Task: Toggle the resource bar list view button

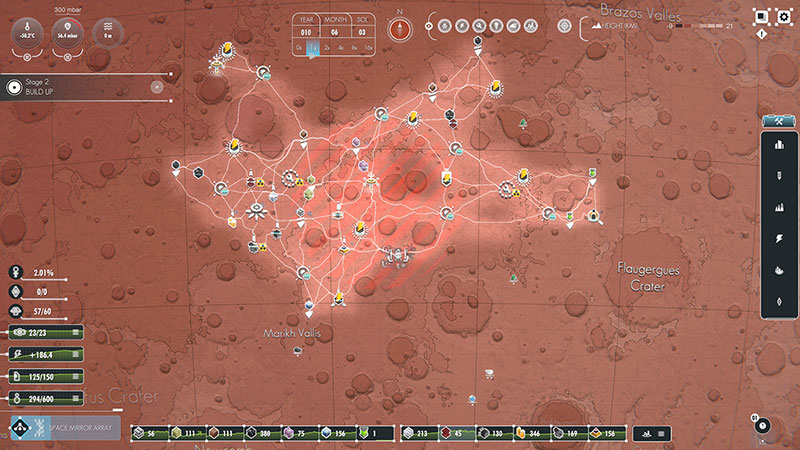Action: coord(663,432)
